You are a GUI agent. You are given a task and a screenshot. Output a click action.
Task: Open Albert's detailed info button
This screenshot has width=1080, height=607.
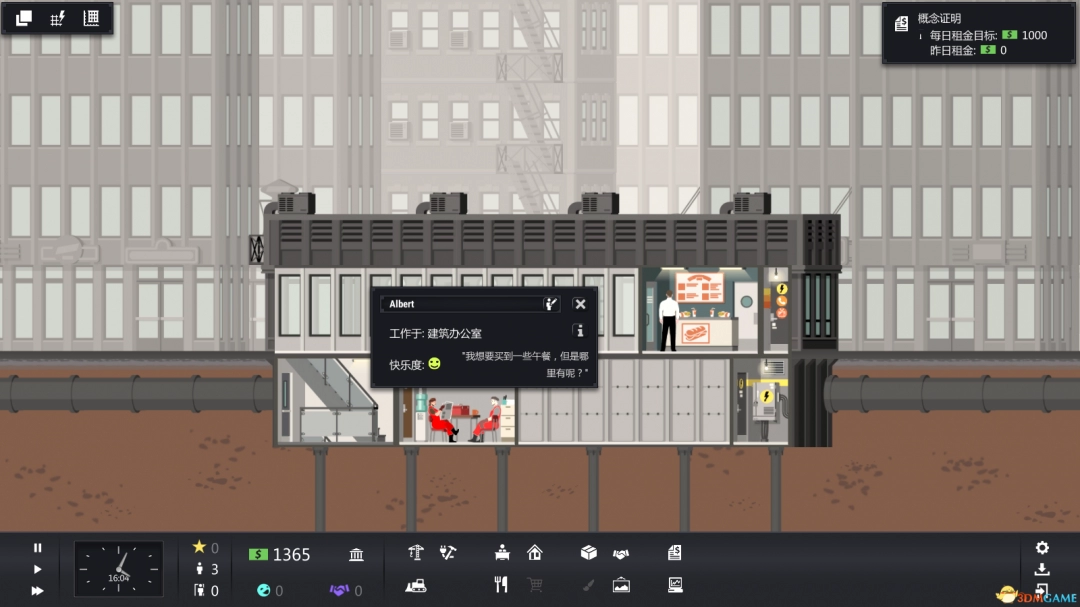(578, 330)
